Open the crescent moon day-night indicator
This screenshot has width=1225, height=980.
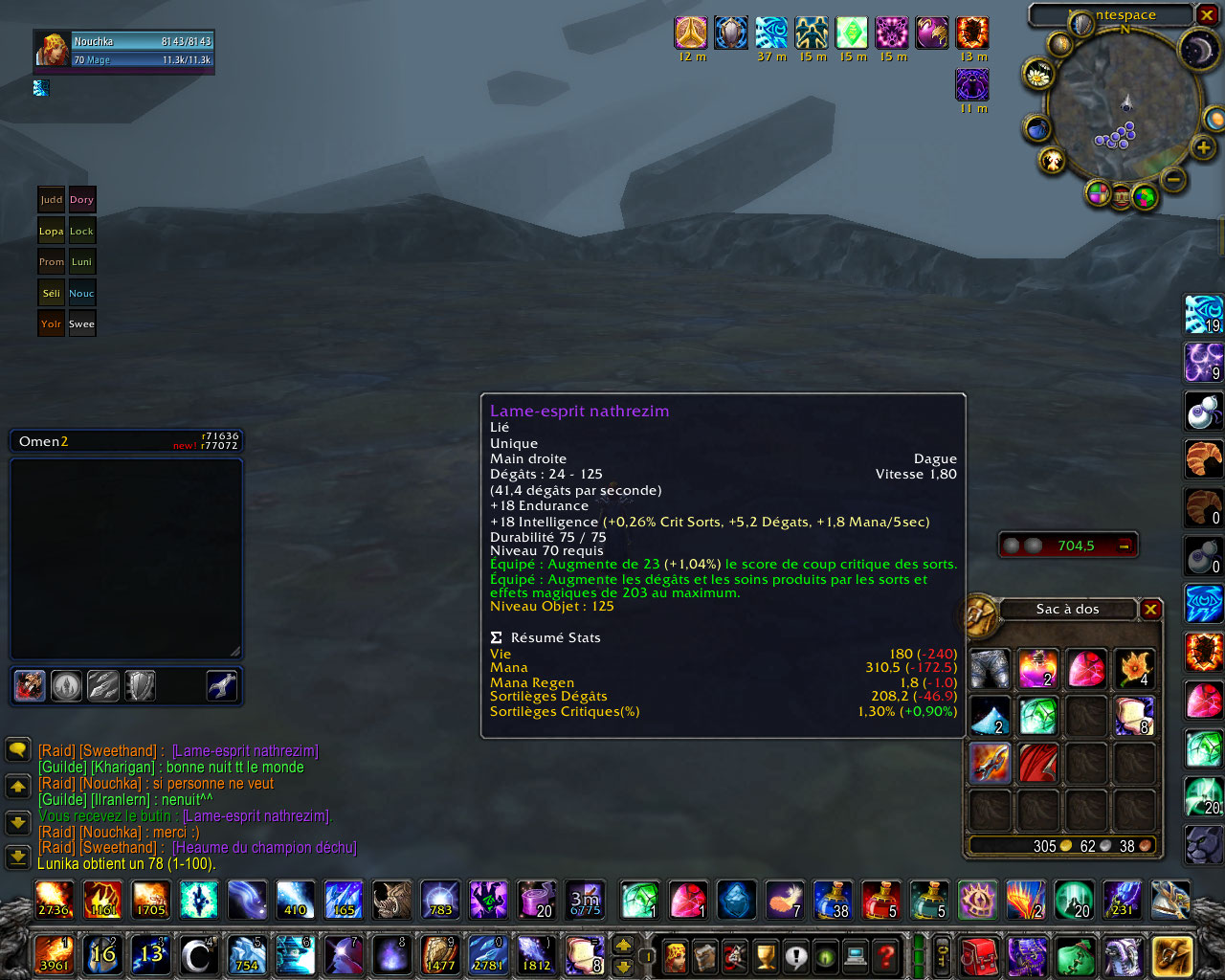[1196, 50]
